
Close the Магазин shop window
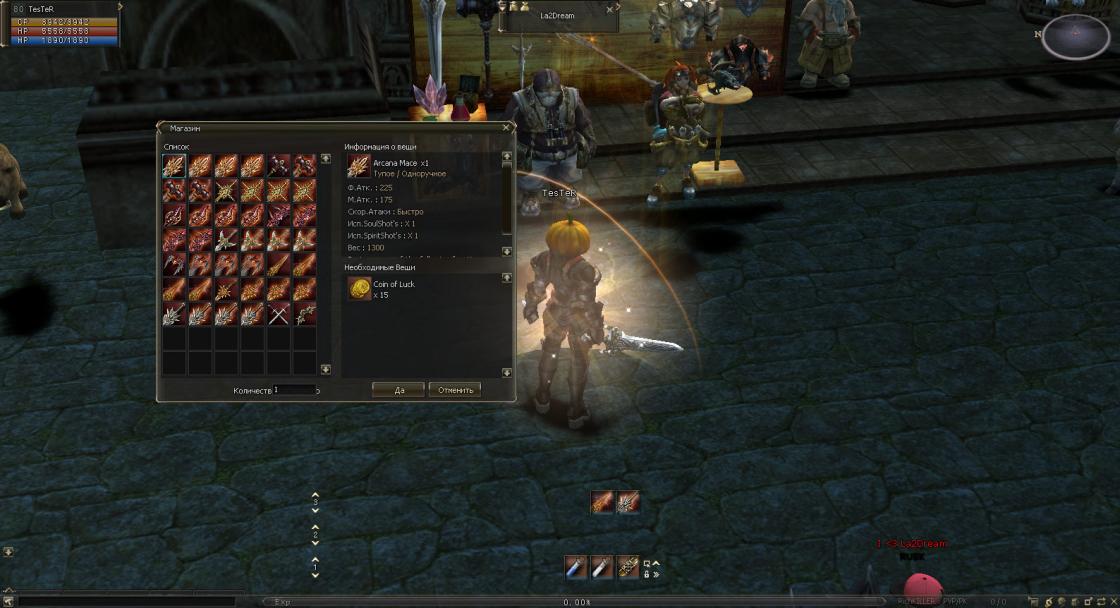(x=507, y=128)
